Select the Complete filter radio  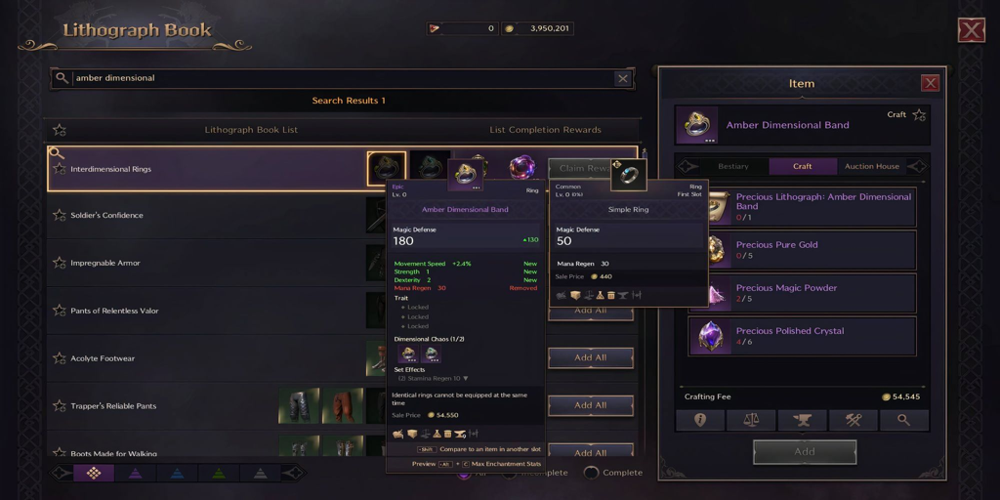pyautogui.click(x=592, y=472)
